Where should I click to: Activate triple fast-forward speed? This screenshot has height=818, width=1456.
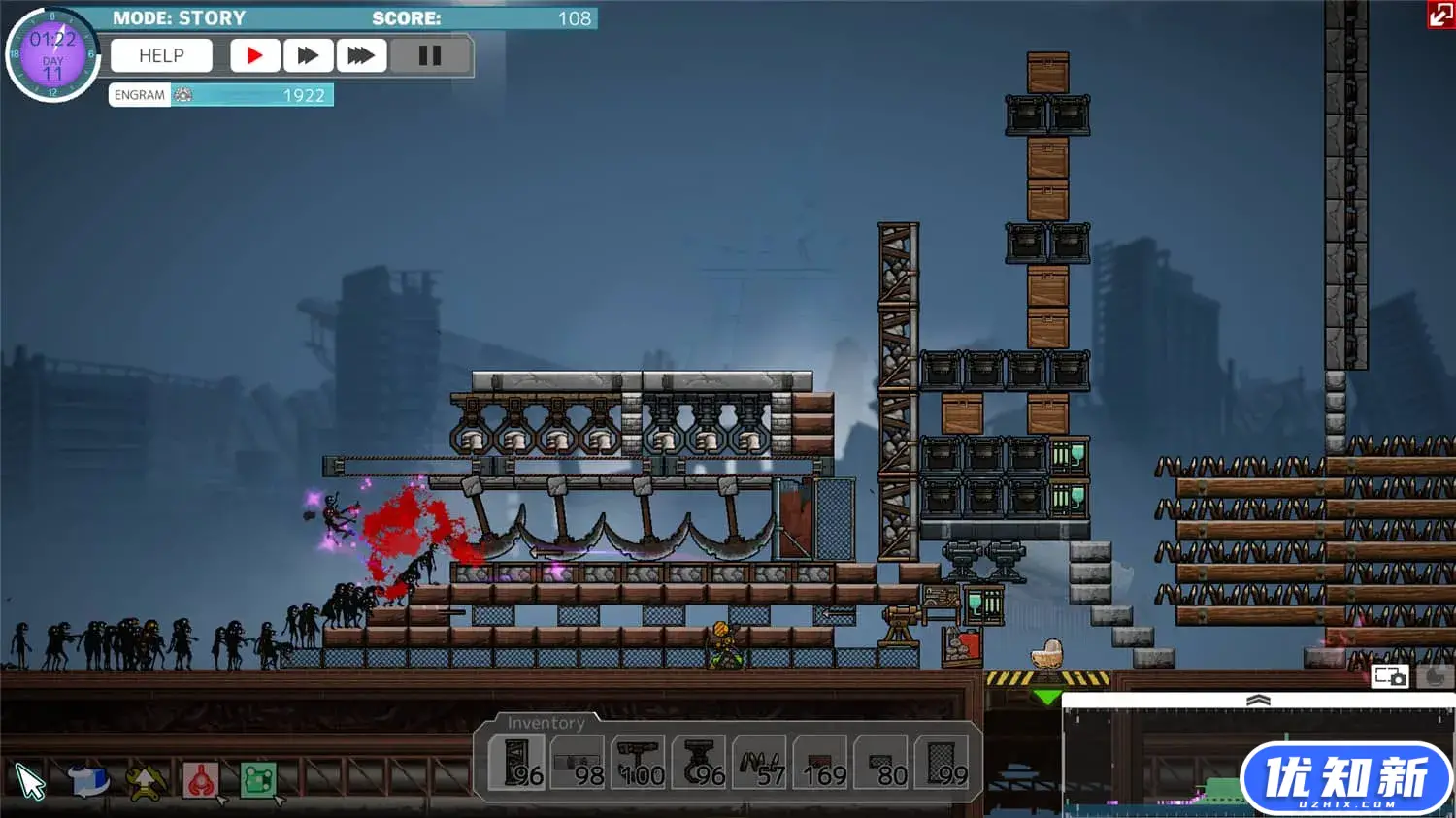(x=361, y=56)
